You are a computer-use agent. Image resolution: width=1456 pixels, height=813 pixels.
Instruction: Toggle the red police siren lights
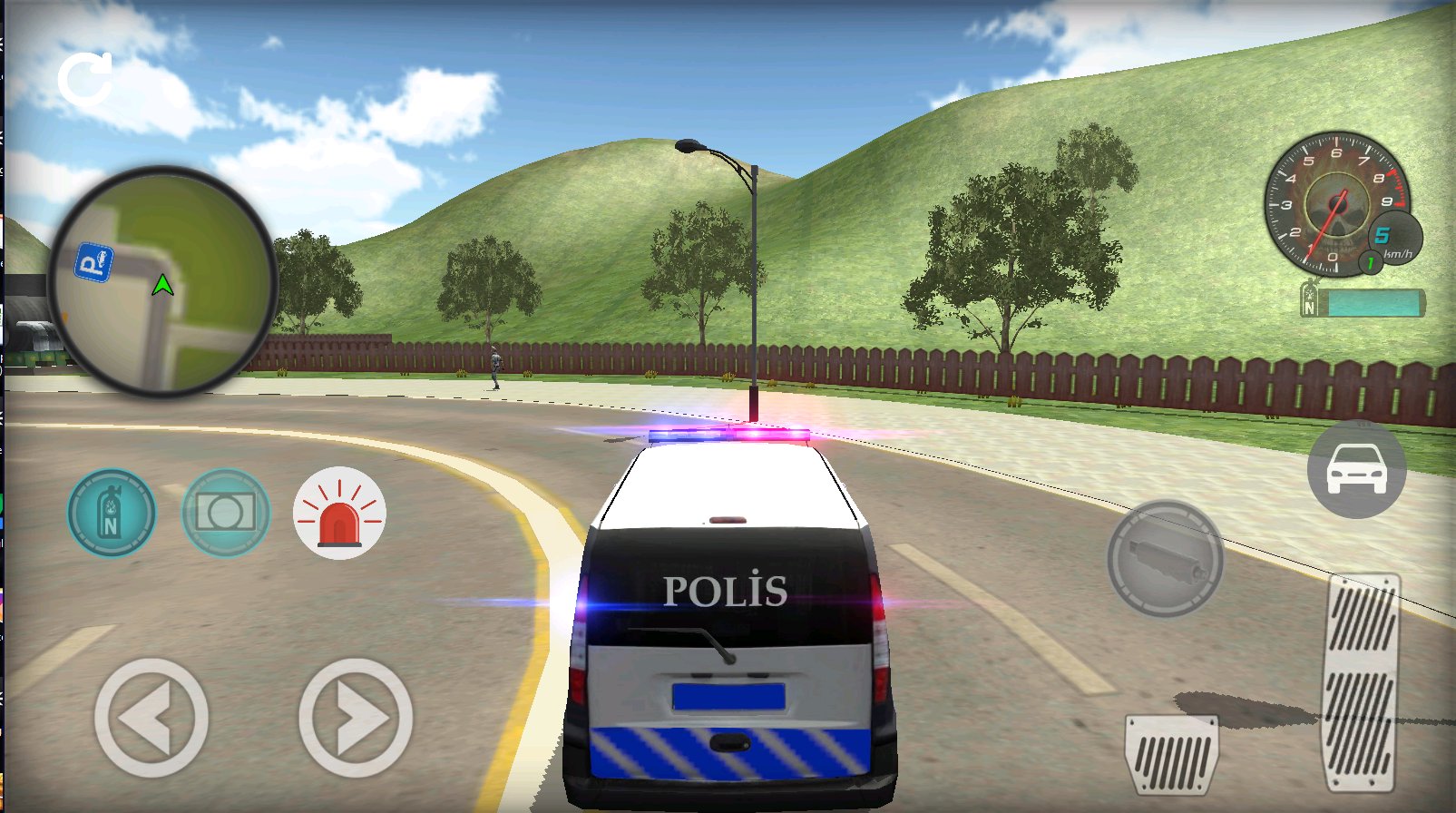(340, 513)
